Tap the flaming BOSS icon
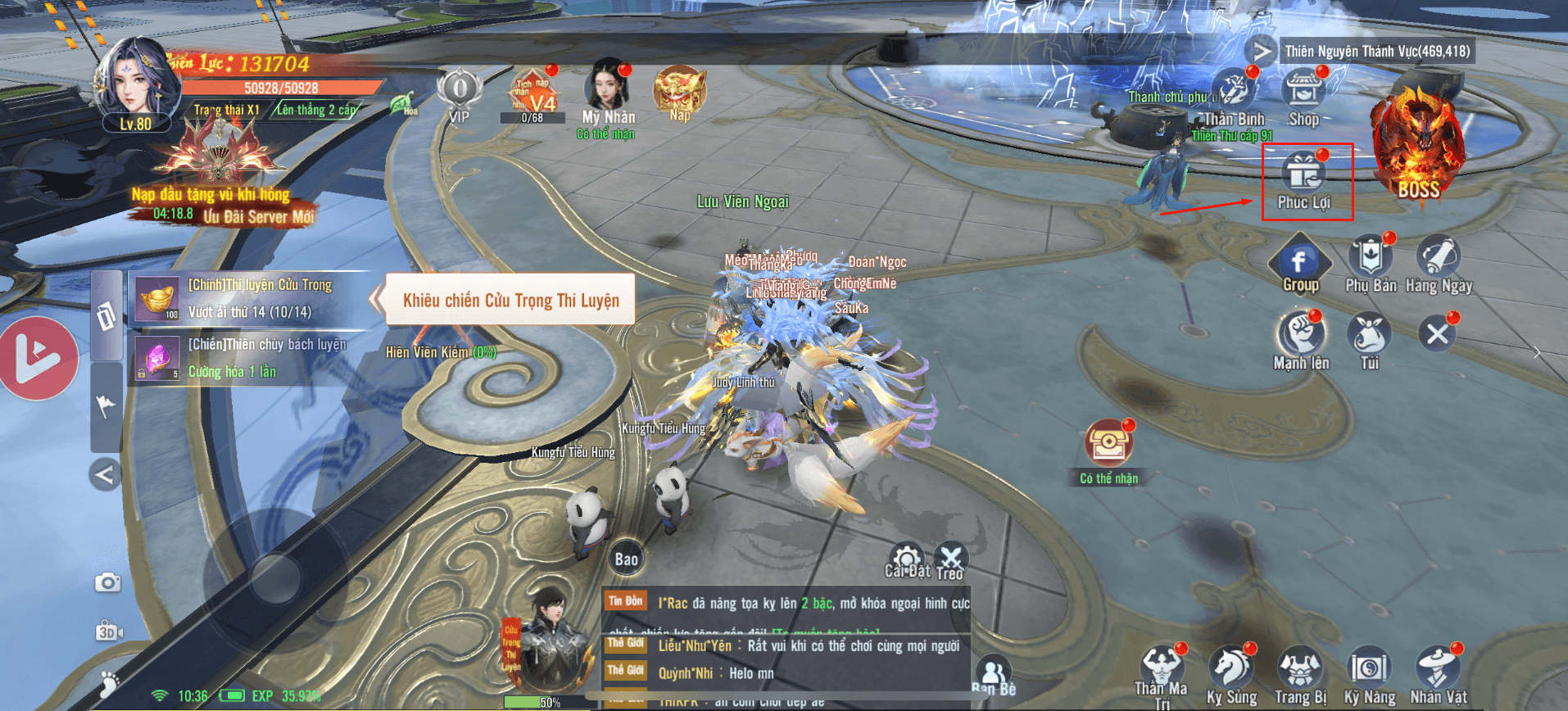This screenshot has width=1568, height=711. 1417,147
